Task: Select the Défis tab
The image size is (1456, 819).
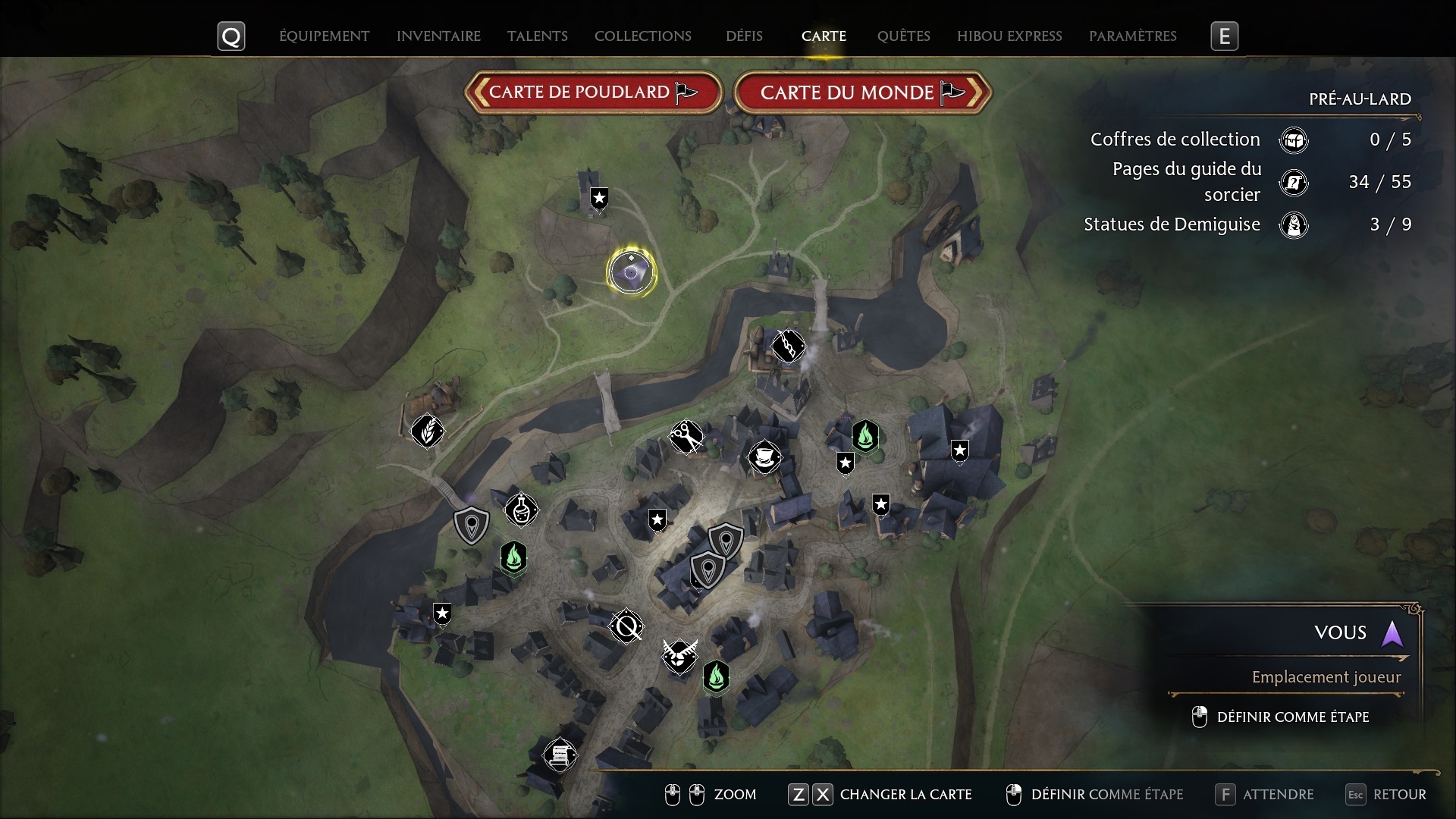Action: tap(744, 36)
